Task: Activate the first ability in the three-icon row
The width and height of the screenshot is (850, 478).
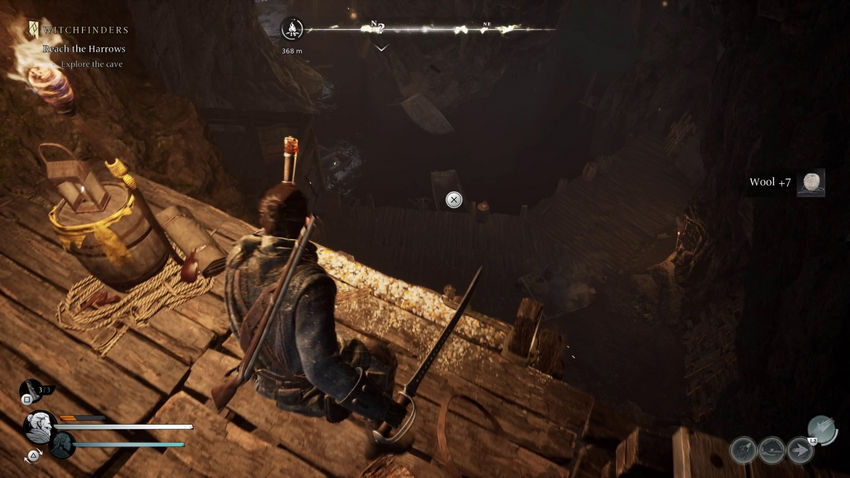Action: click(742, 450)
